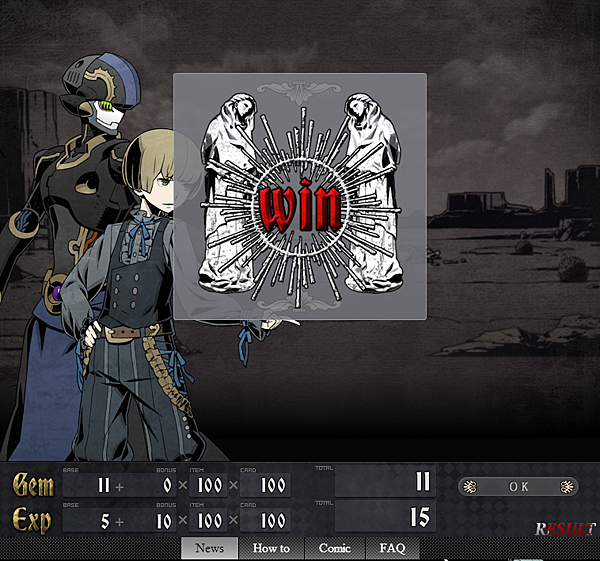Screen dimensions: 600x561
Task: Switch to the How to tab
Action: click(271, 548)
